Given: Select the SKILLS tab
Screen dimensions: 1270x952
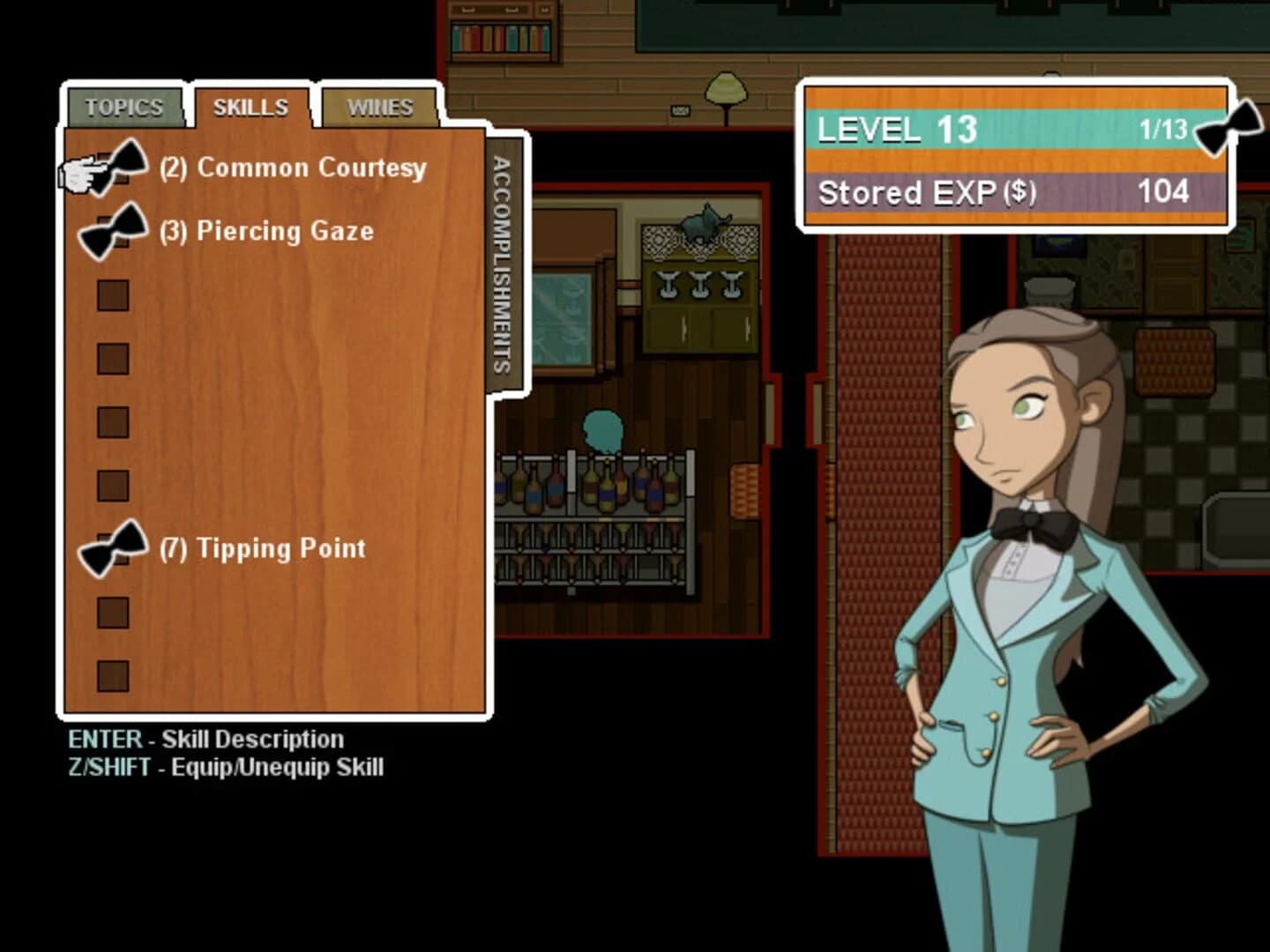Looking at the screenshot, I should coord(250,107).
